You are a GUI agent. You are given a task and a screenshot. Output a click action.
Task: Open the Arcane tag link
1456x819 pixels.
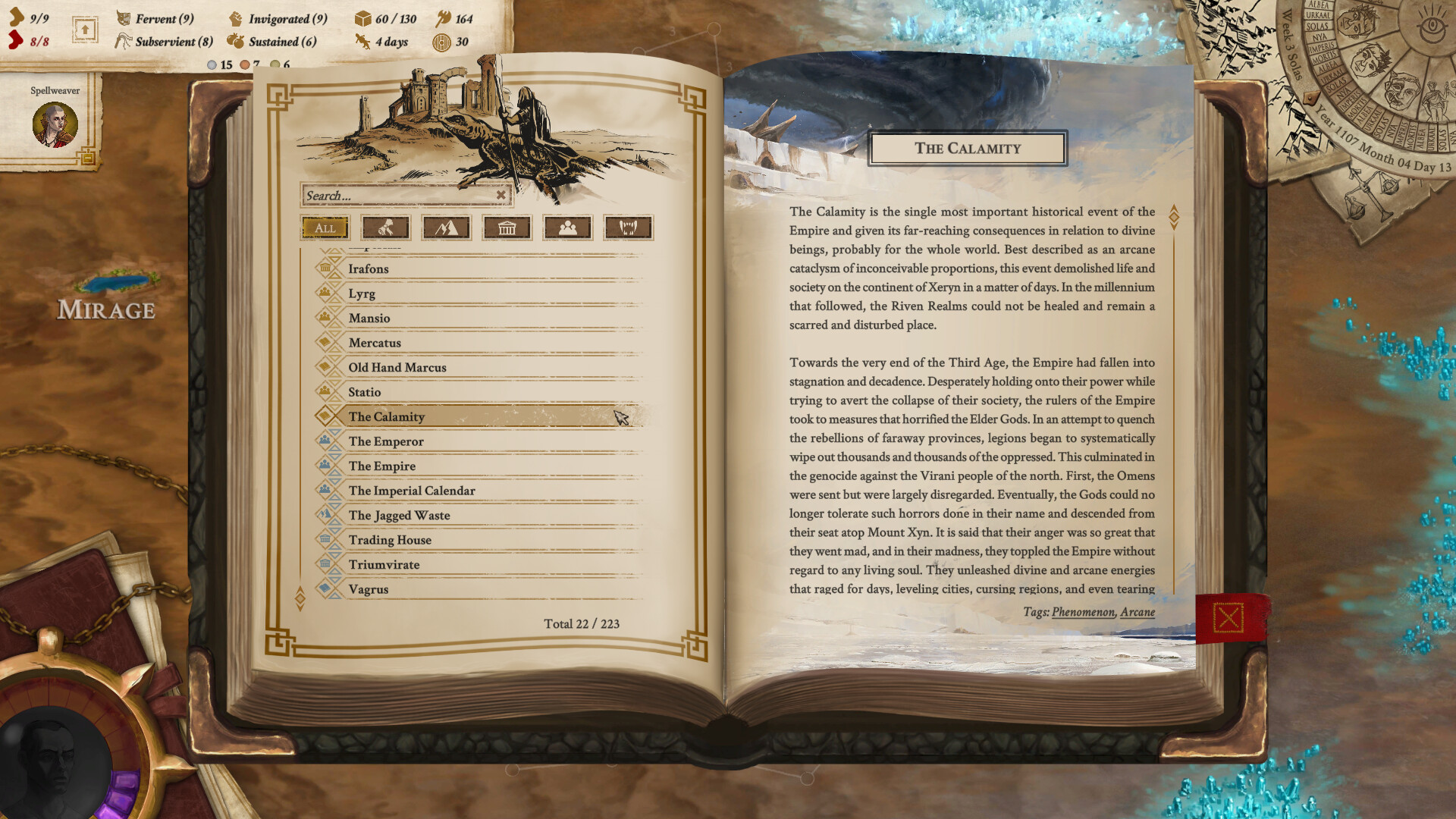(x=1137, y=612)
